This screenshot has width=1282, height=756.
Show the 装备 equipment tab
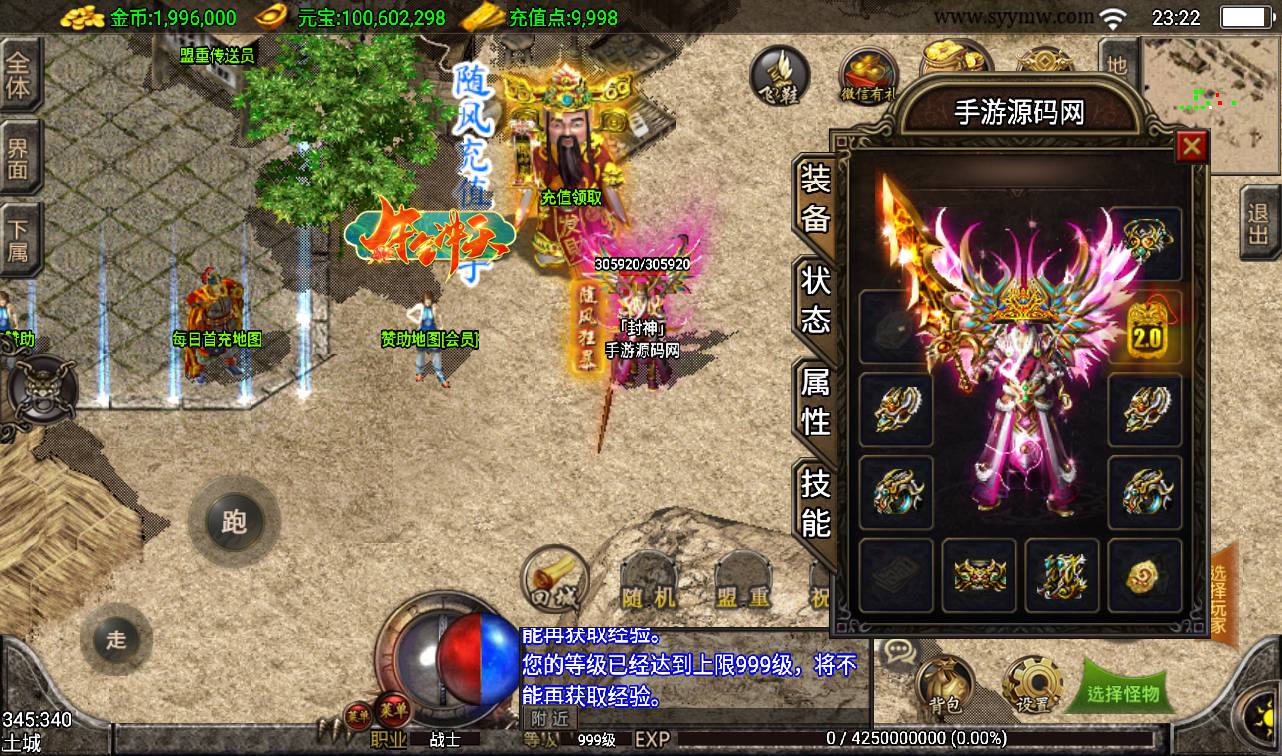815,197
